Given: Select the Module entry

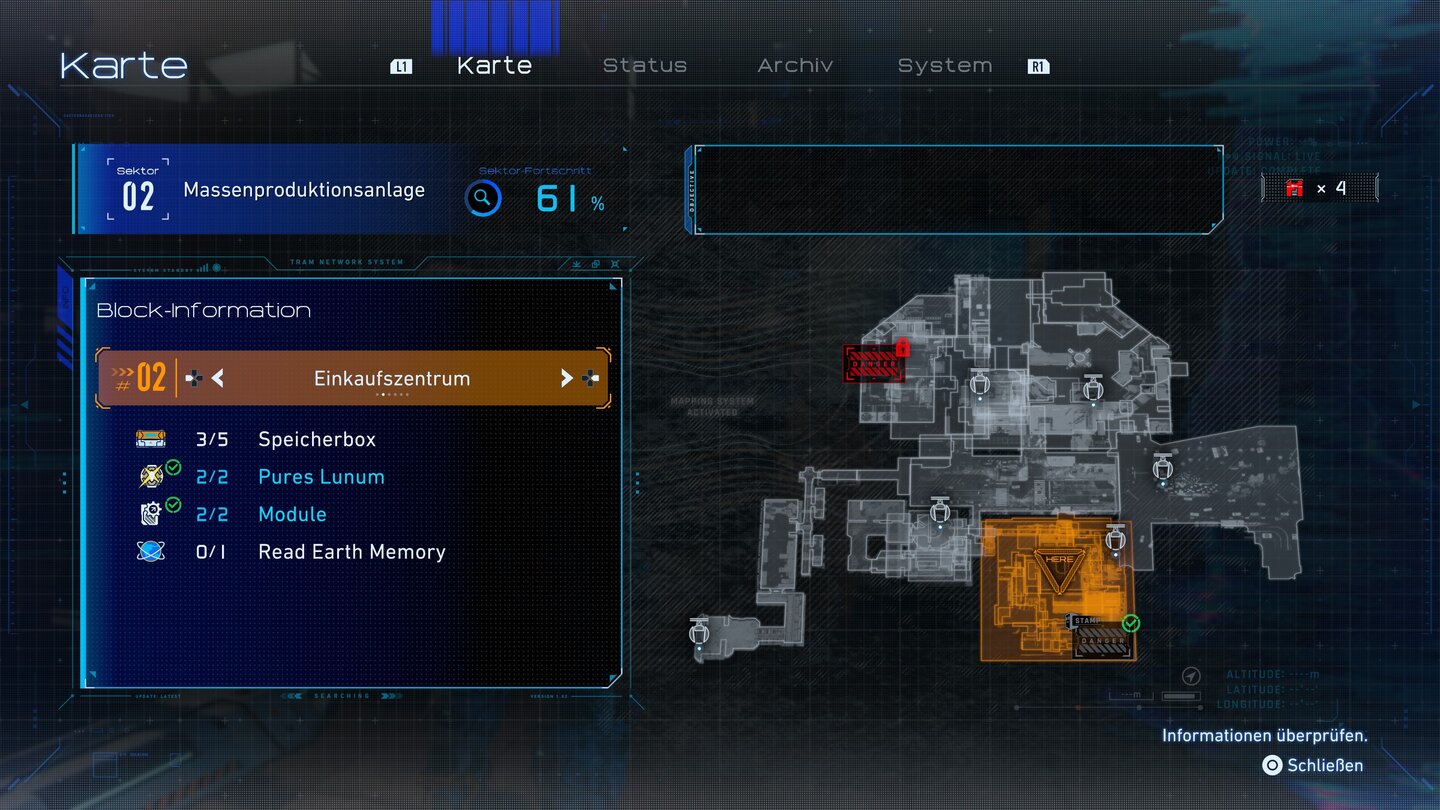Looking at the screenshot, I should 292,514.
